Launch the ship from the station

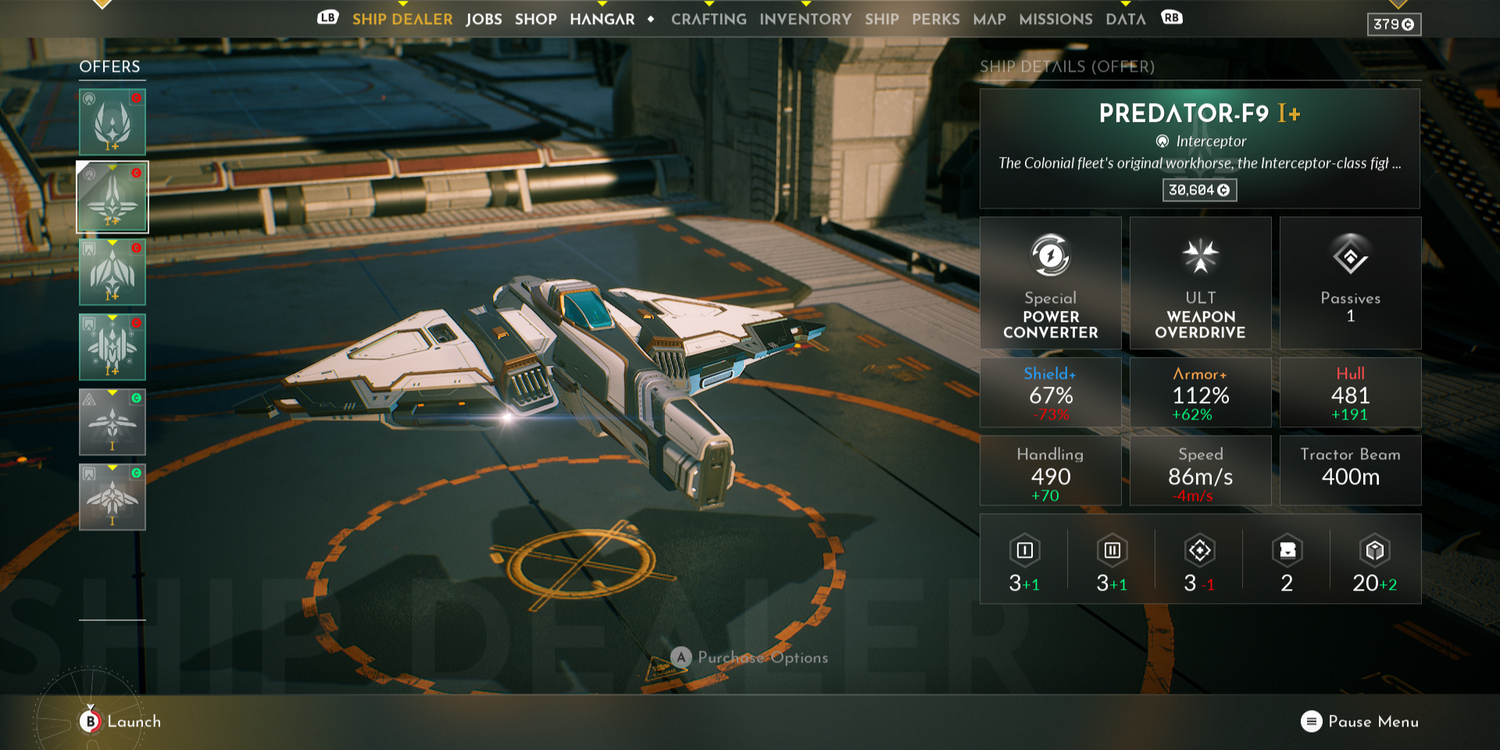point(120,721)
